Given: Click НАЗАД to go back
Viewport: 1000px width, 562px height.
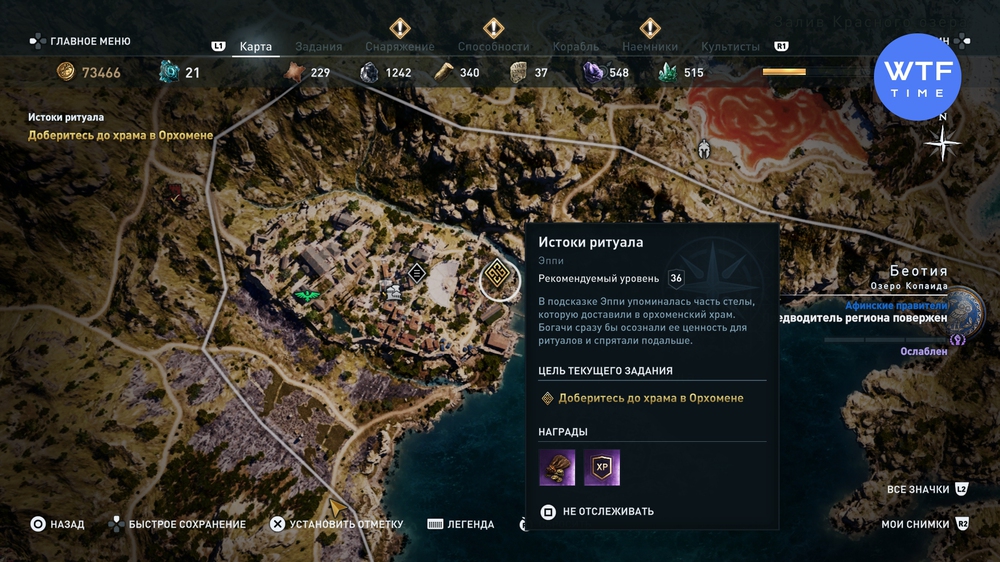Looking at the screenshot, I should point(67,524).
